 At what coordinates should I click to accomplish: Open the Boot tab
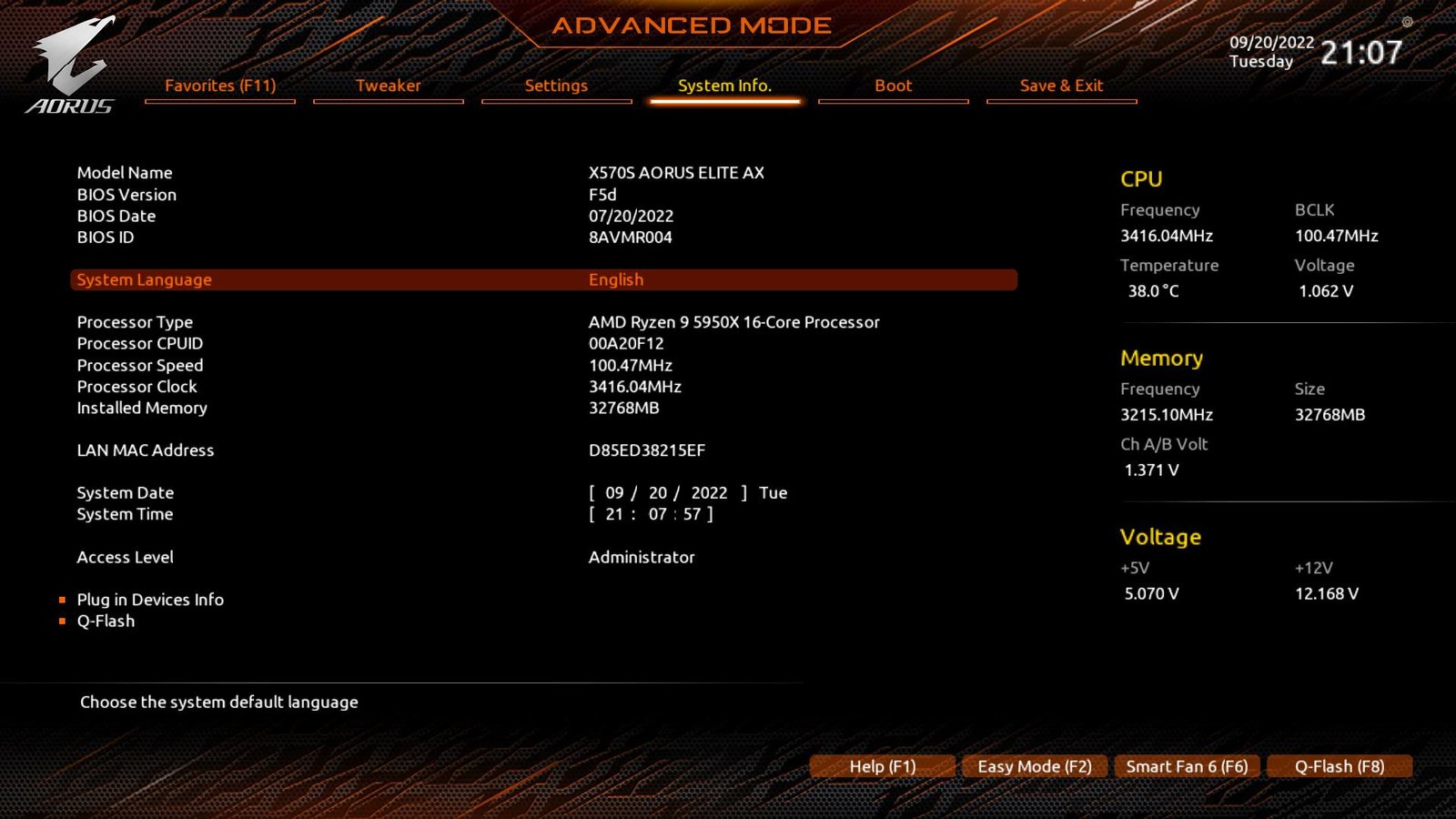[x=893, y=86]
